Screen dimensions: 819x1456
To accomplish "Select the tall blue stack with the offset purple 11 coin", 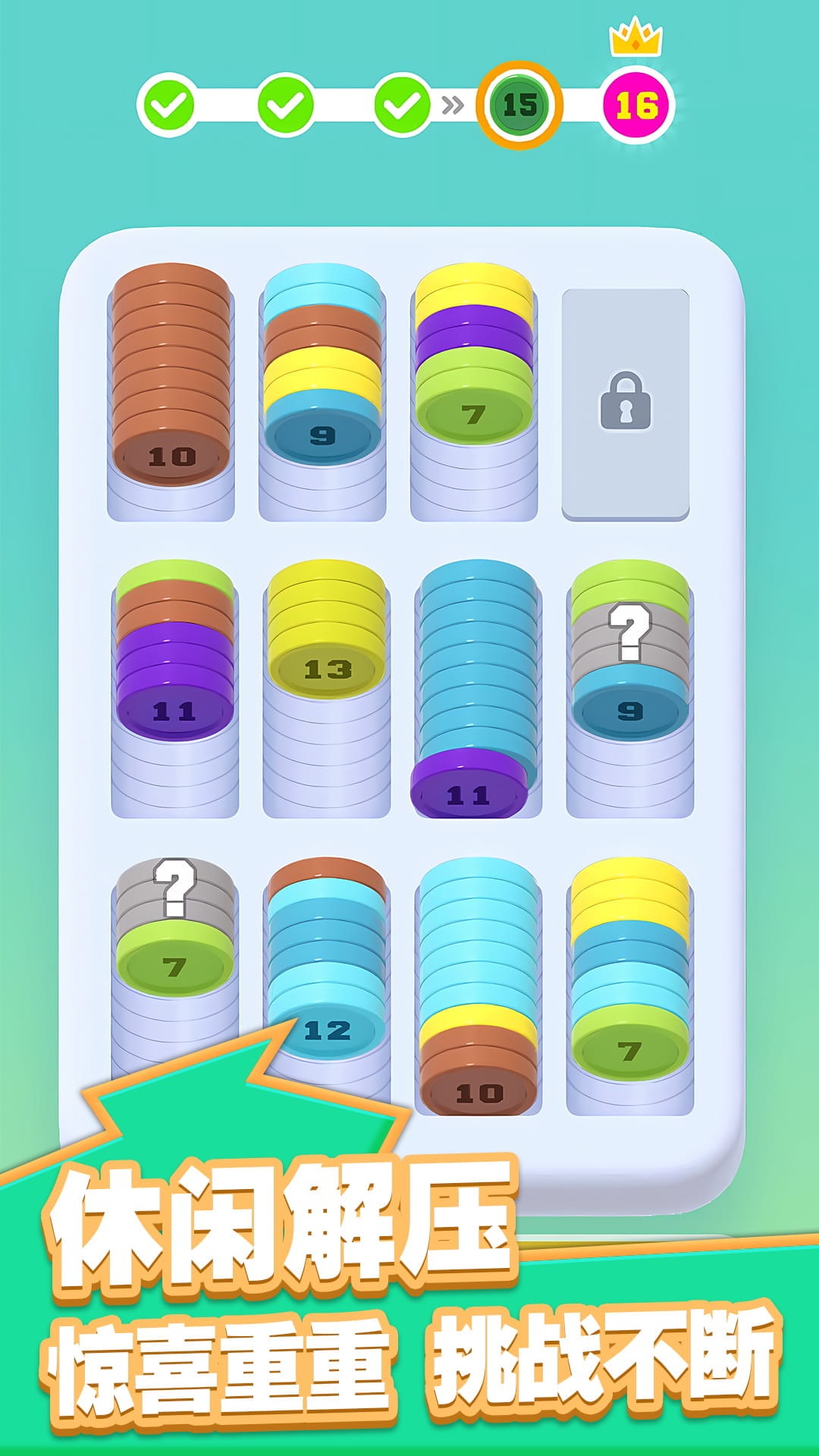I will [476, 682].
